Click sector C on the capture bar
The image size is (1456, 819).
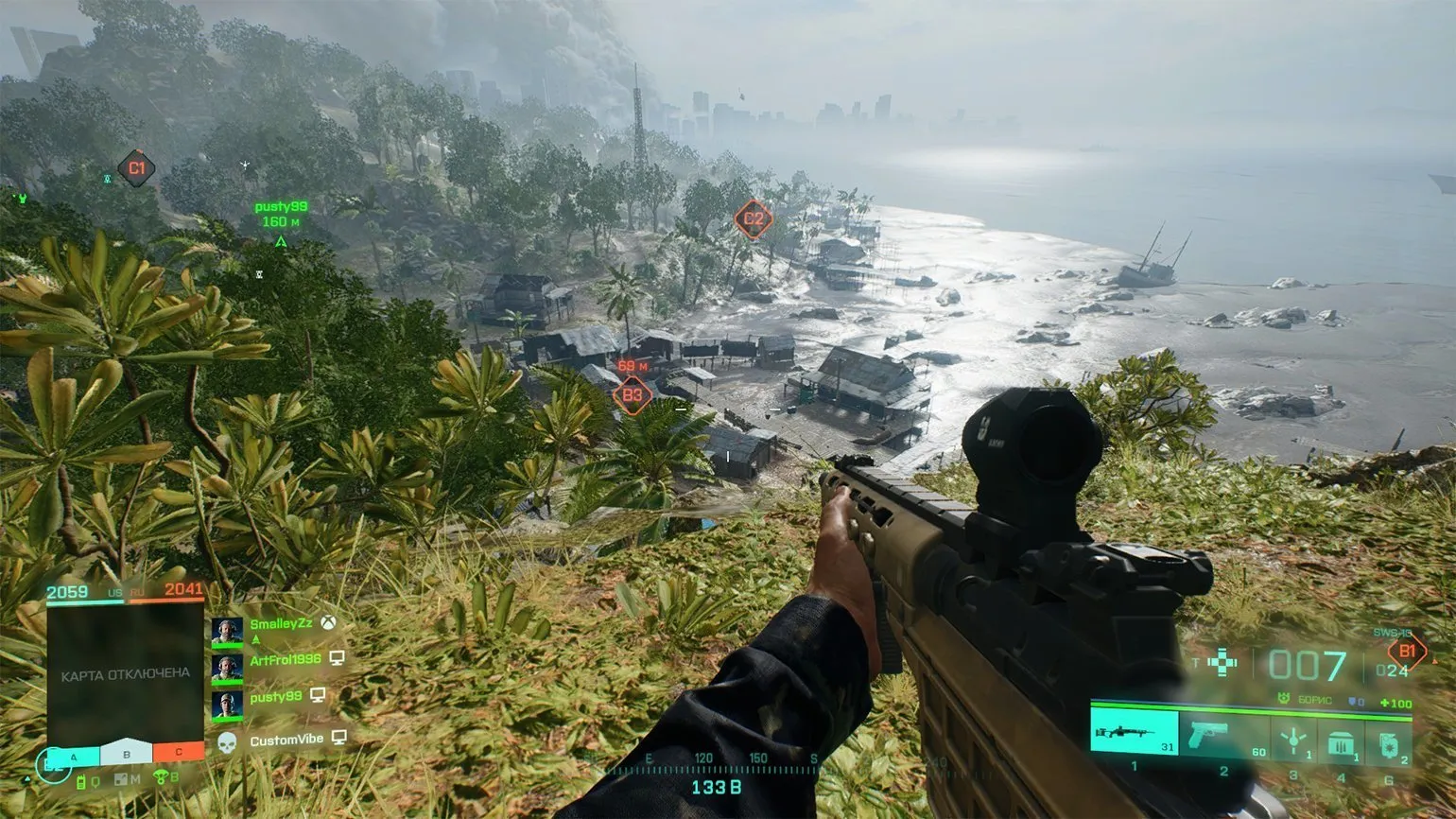click(178, 754)
